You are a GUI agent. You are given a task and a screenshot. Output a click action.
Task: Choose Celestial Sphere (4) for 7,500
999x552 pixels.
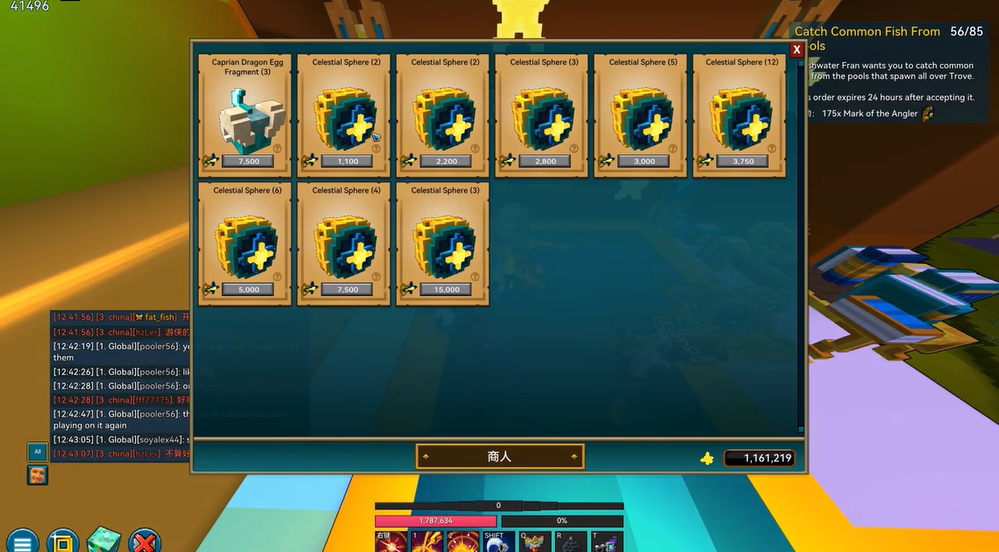(344, 243)
